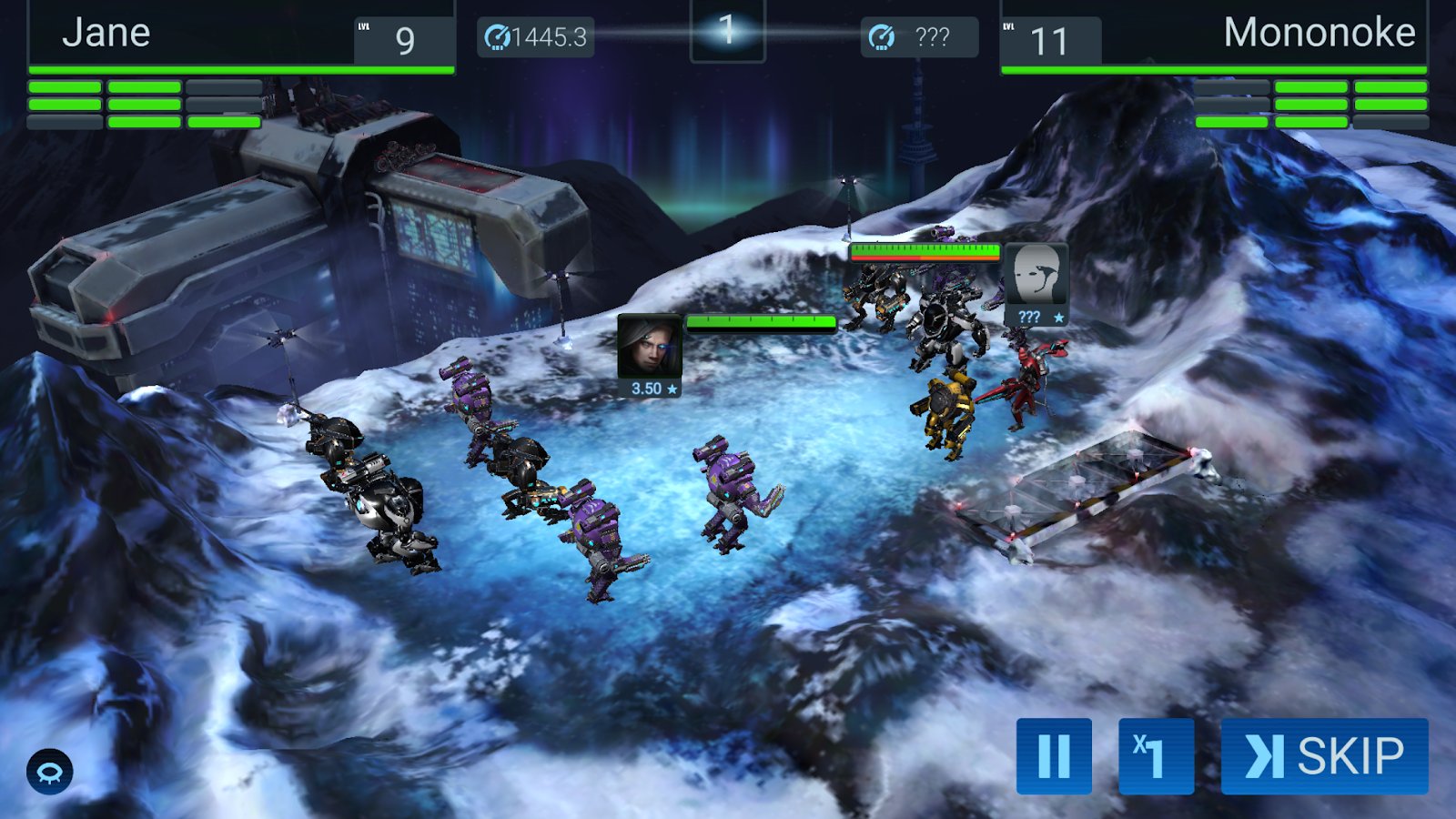
Task: Pause the battle replay
Action: pos(1054,755)
